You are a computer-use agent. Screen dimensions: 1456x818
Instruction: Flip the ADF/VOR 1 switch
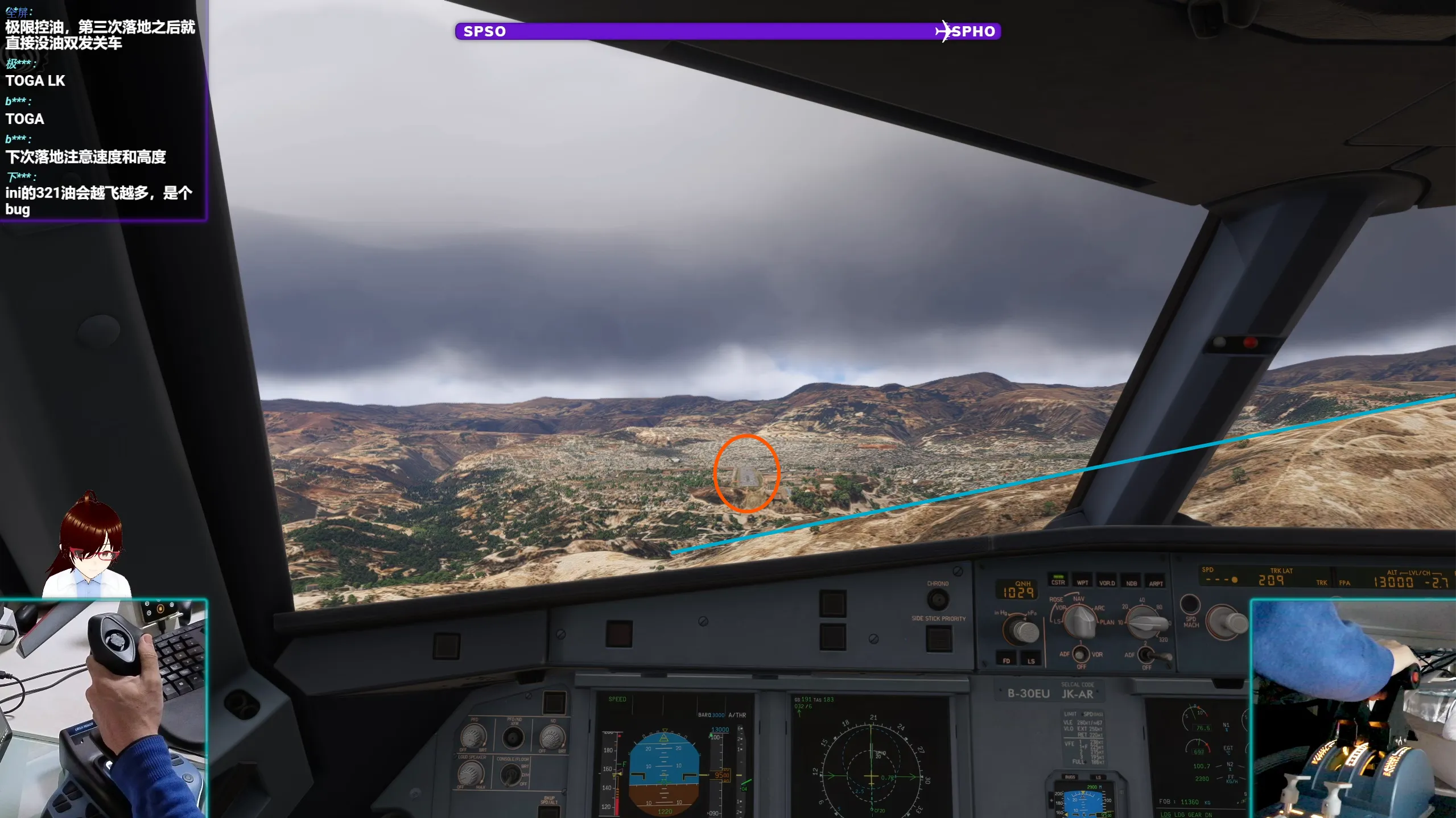(1080, 654)
